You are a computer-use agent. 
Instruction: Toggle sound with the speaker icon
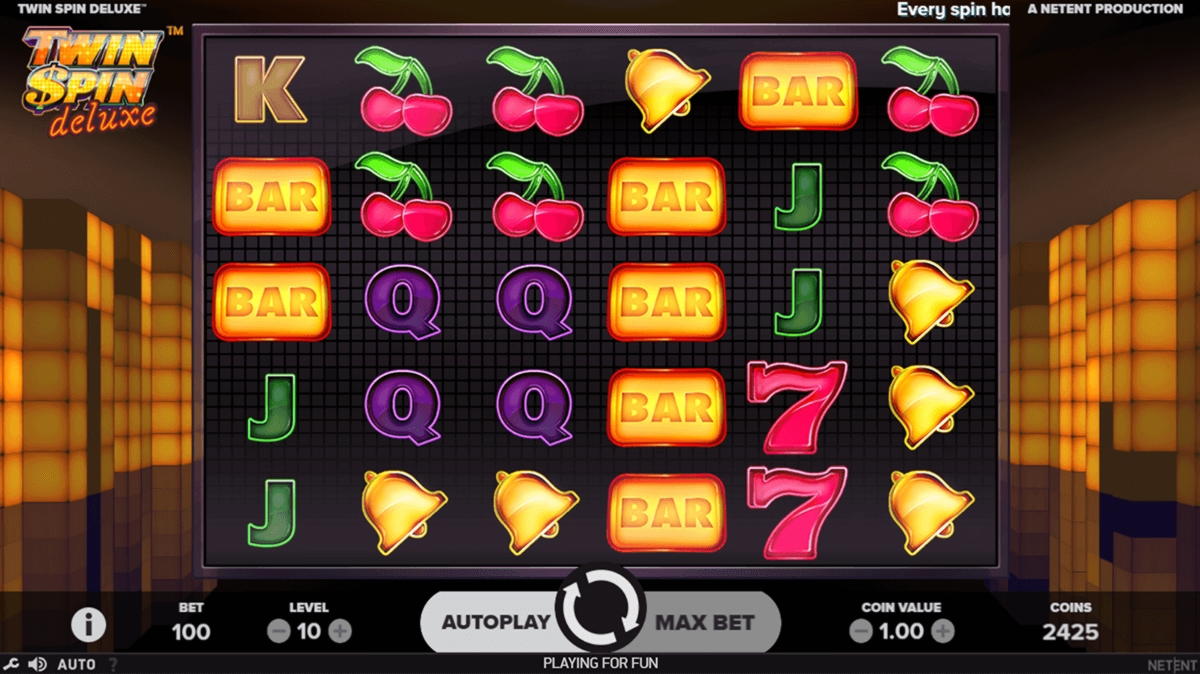pyautogui.click(x=38, y=664)
